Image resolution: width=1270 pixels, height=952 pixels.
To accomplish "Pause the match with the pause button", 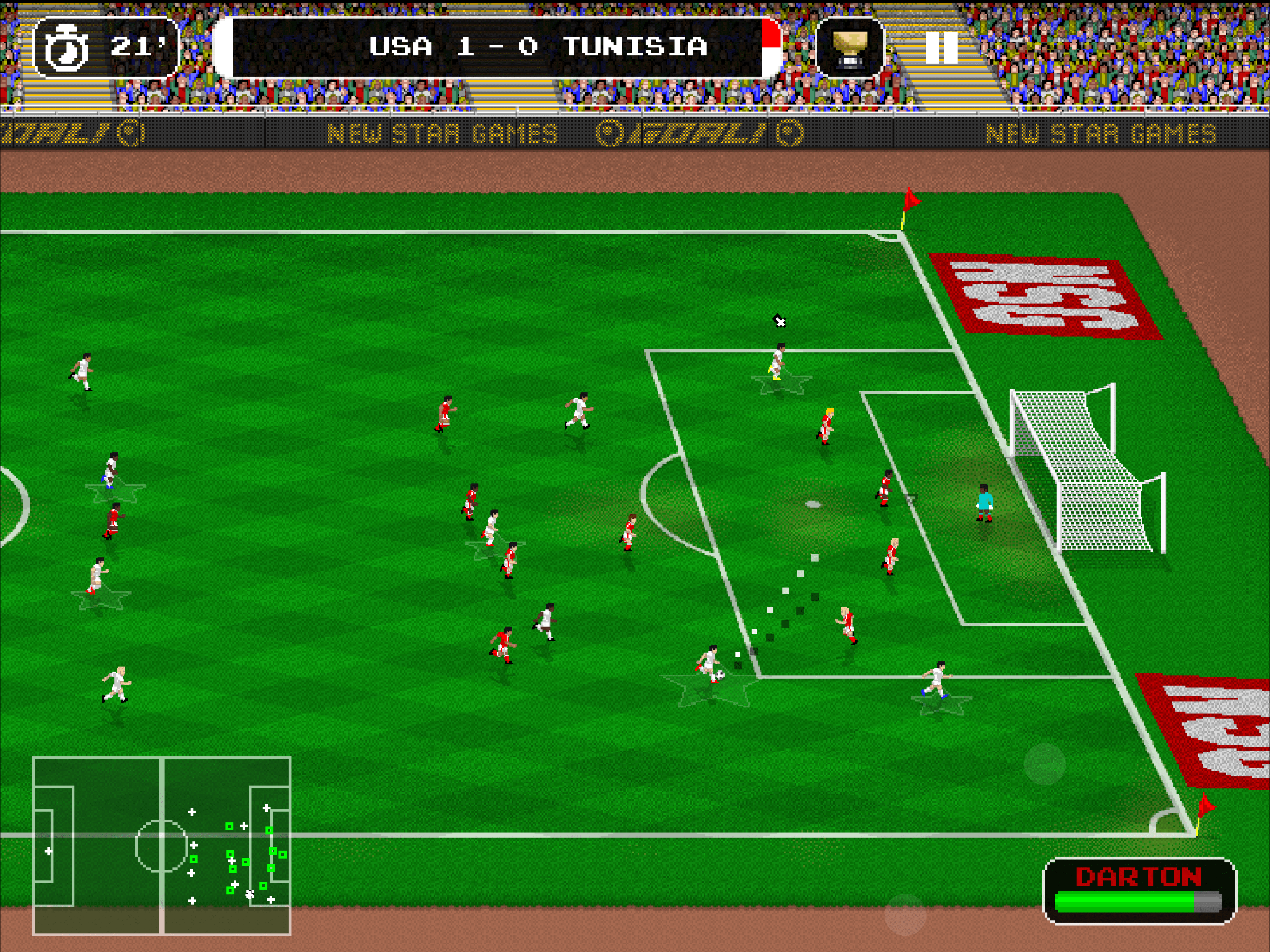I will (941, 47).
